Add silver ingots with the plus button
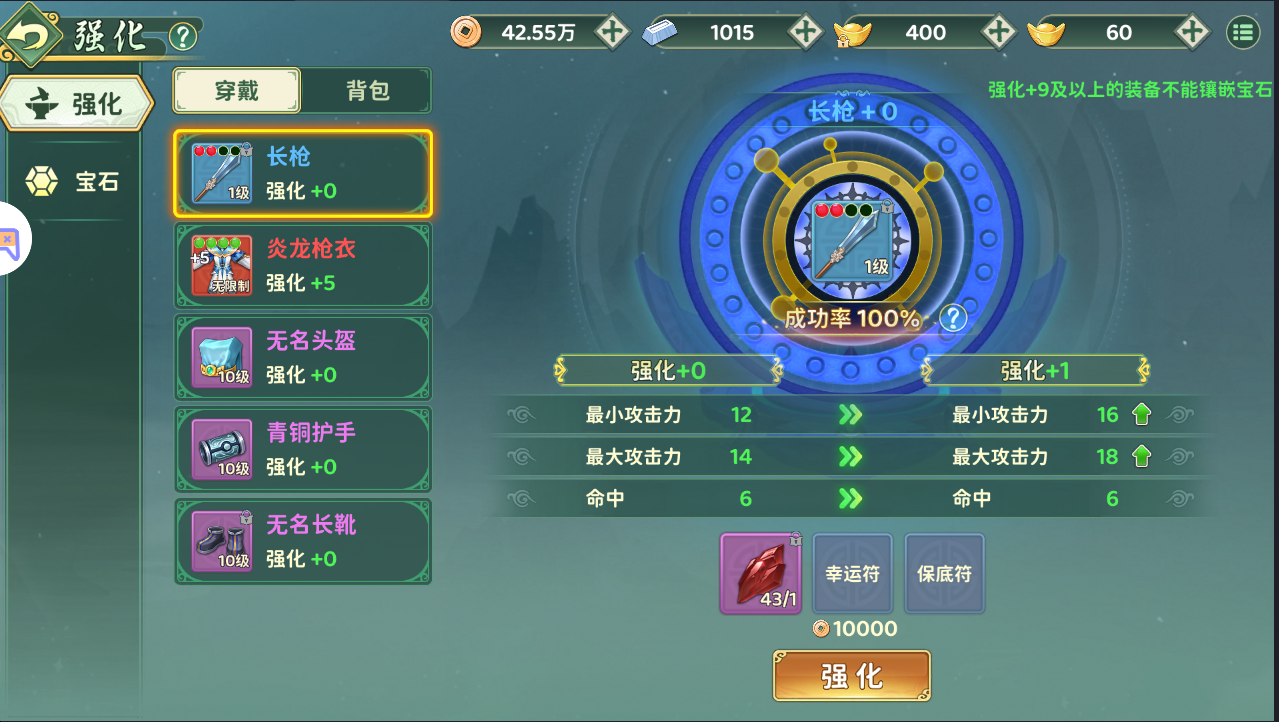The width and height of the screenshot is (1279, 722). tap(805, 32)
